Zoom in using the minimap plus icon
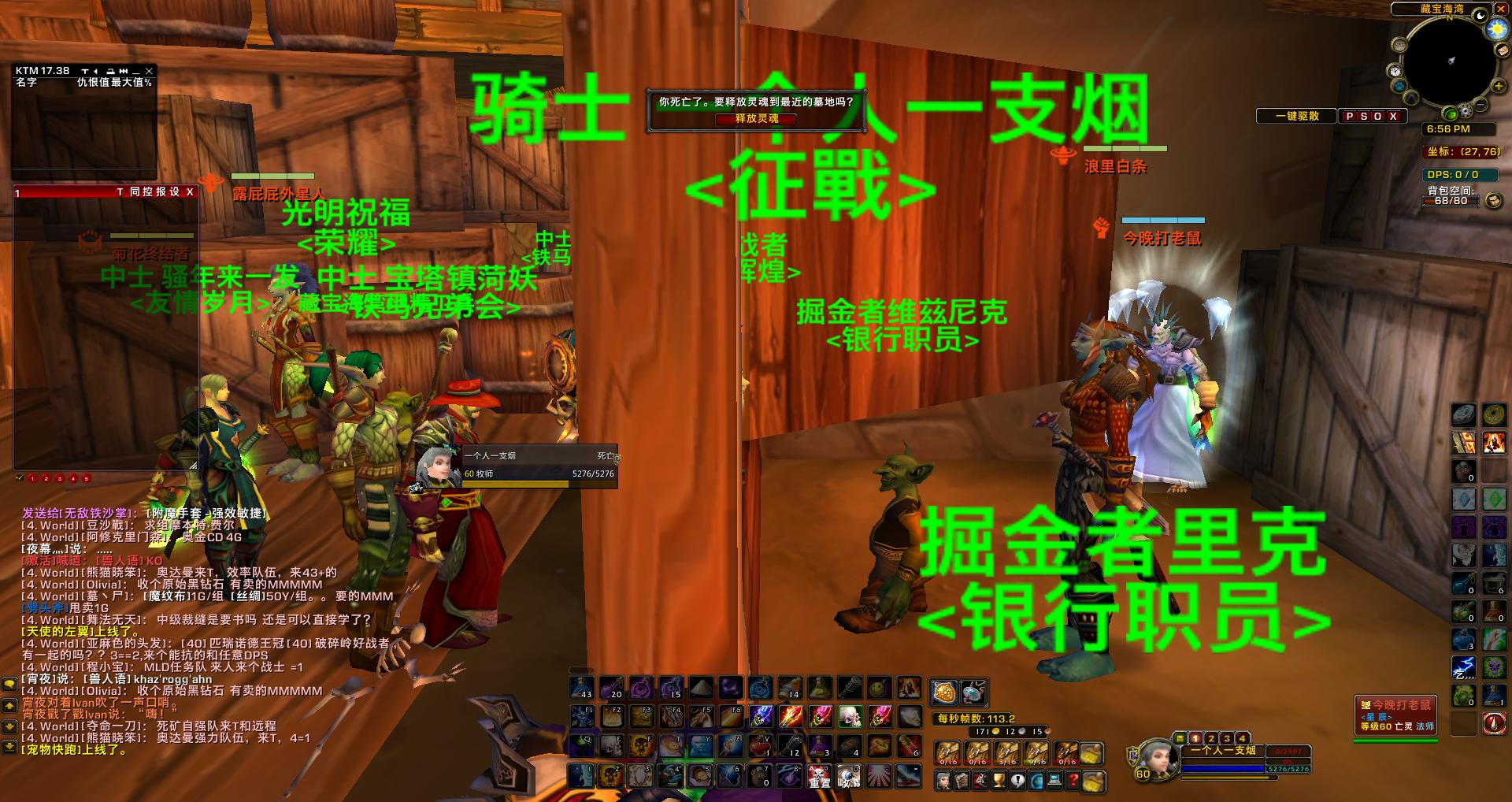The image size is (1512, 802). (x=1498, y=85)
